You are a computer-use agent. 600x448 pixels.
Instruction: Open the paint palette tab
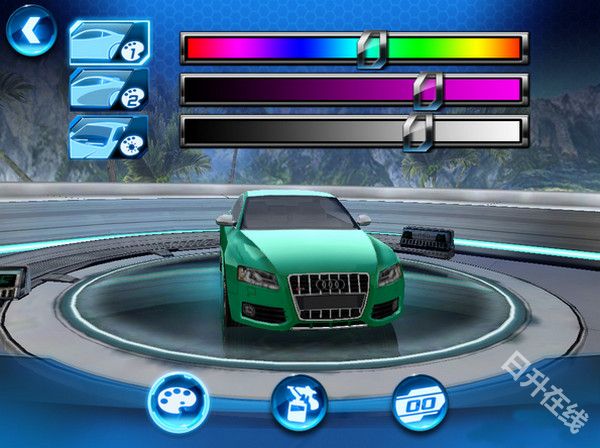[177, 402]
